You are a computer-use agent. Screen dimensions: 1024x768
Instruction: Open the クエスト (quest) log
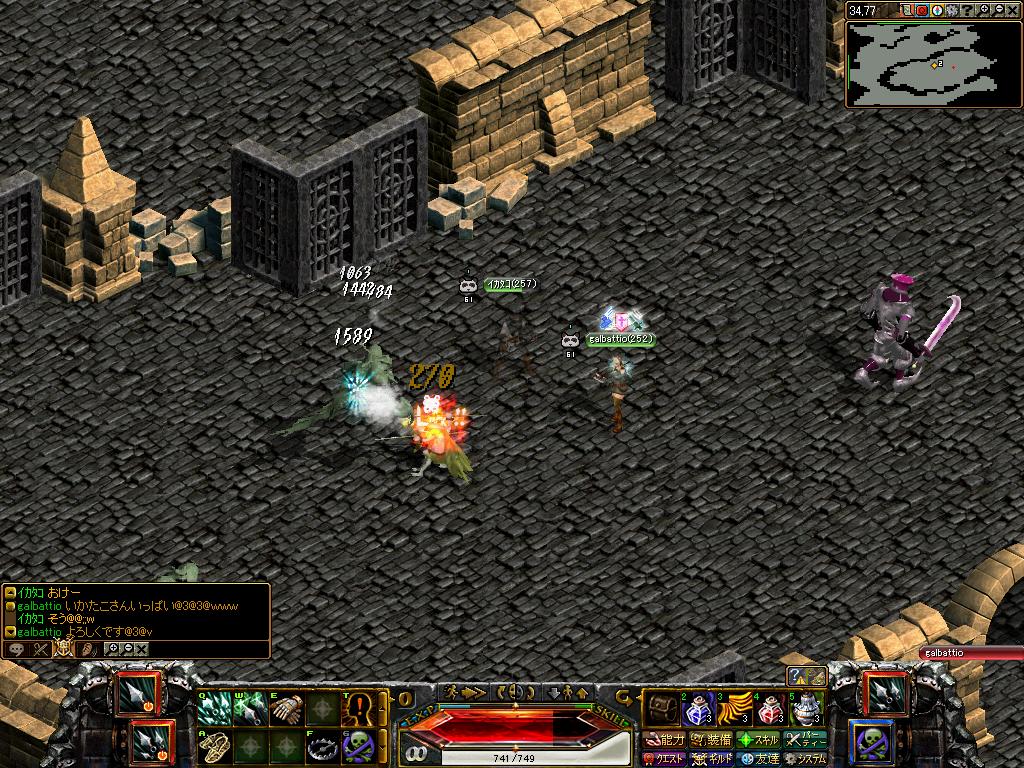(x=665, y=759)
